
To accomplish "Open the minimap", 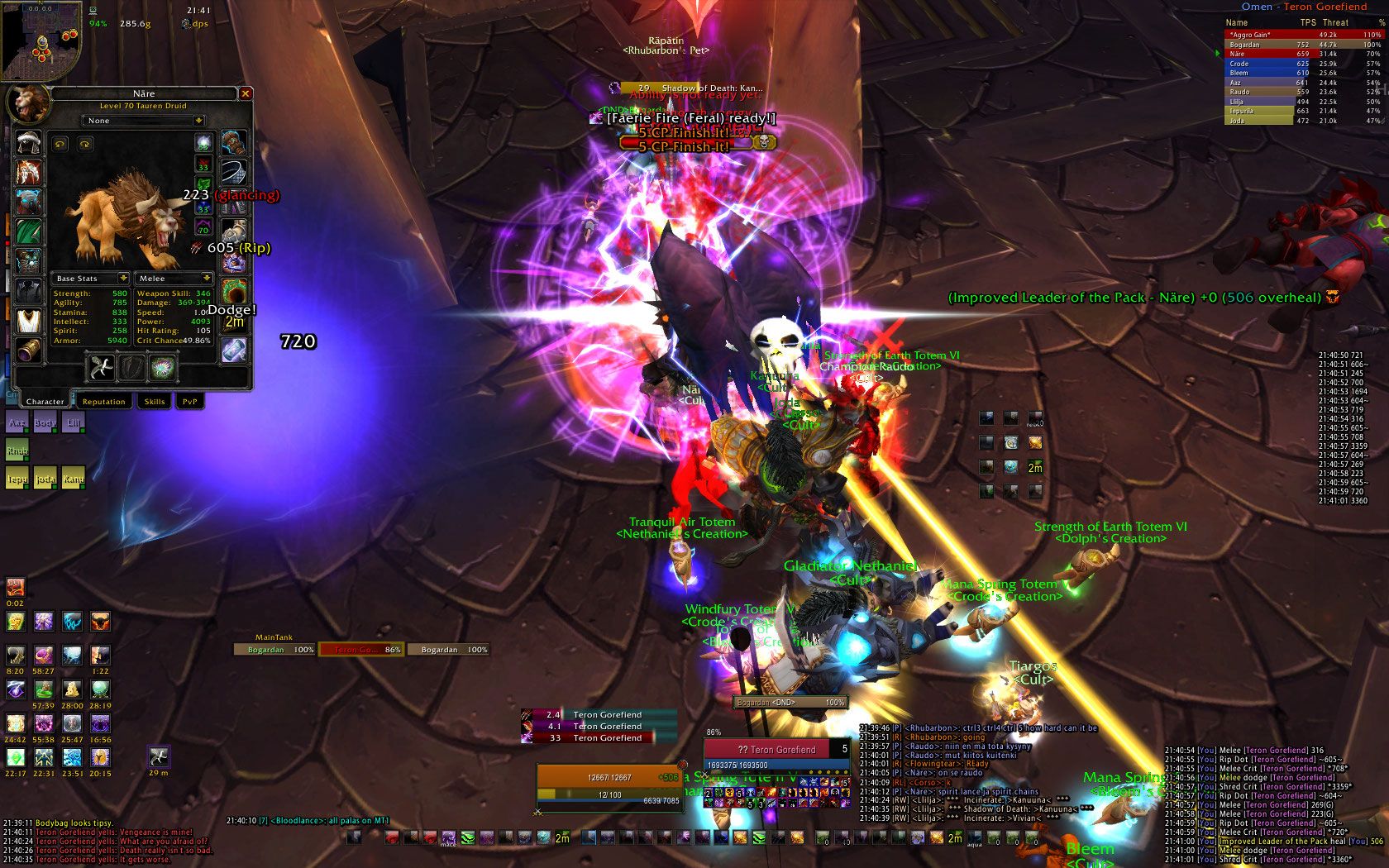I will [x=41, y=40].
